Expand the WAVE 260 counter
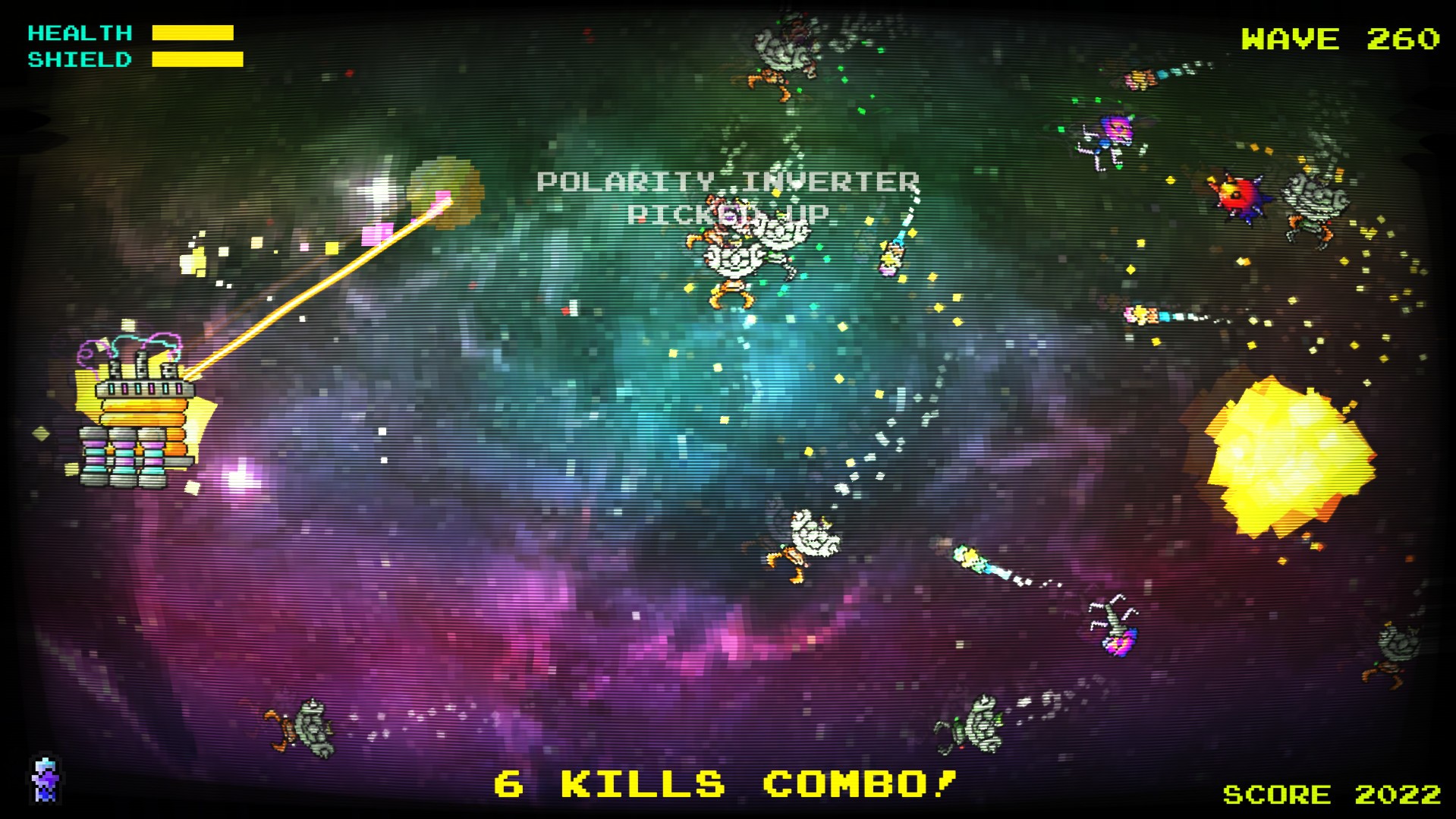Image resolution: width=1456 pixels, height=819 pixels. 1338,36
